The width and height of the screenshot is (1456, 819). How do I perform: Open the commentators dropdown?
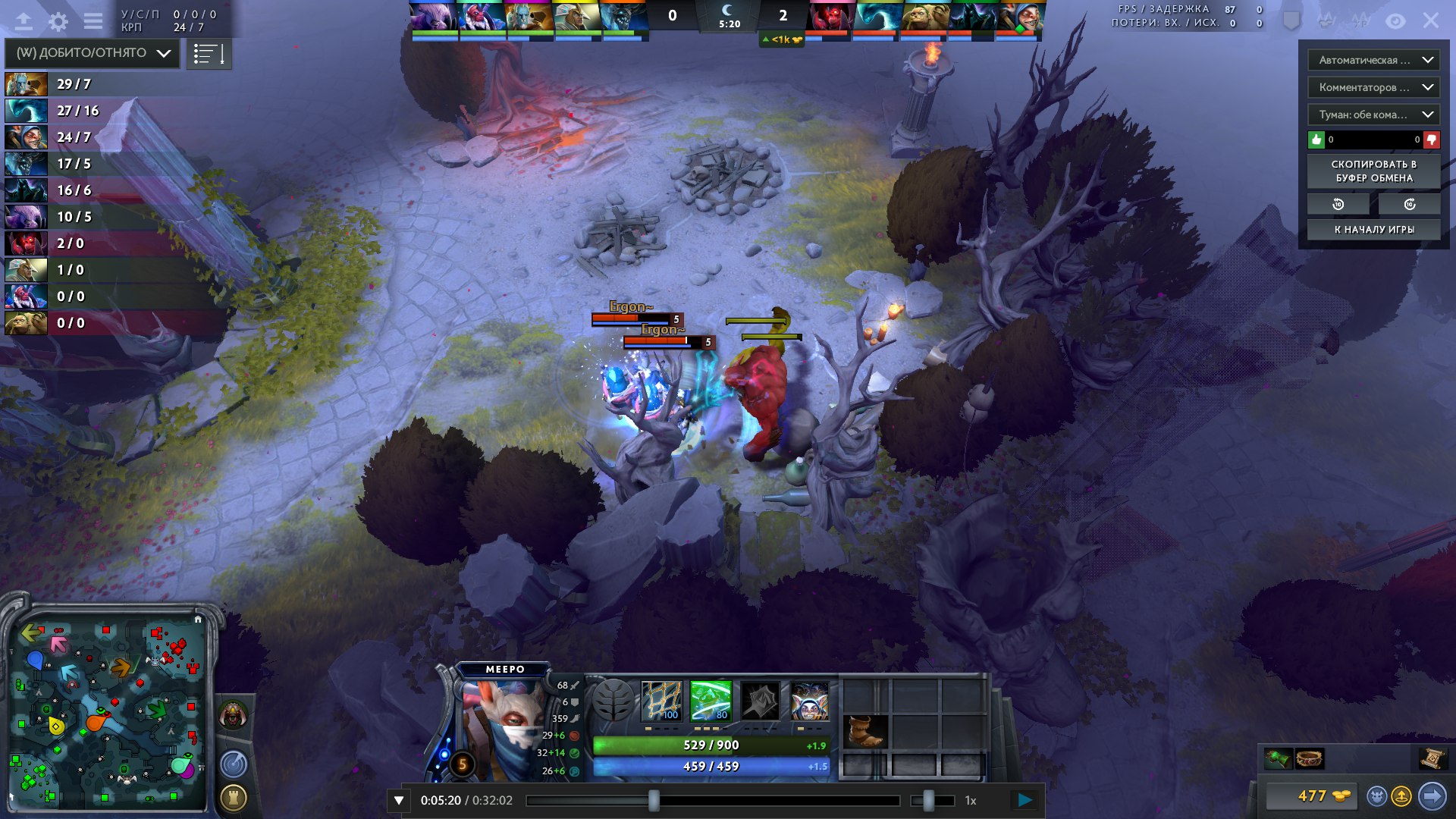[1373, 87]
